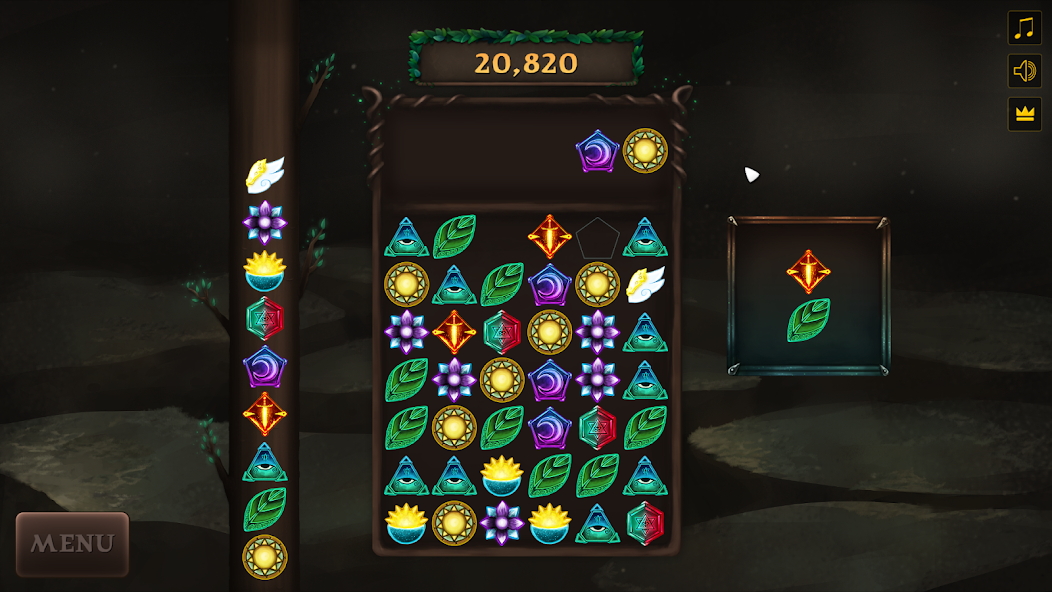Click the falling purple moon gem
The height and width of the screenshot is (592, 1052).
(x=597, y=151)
